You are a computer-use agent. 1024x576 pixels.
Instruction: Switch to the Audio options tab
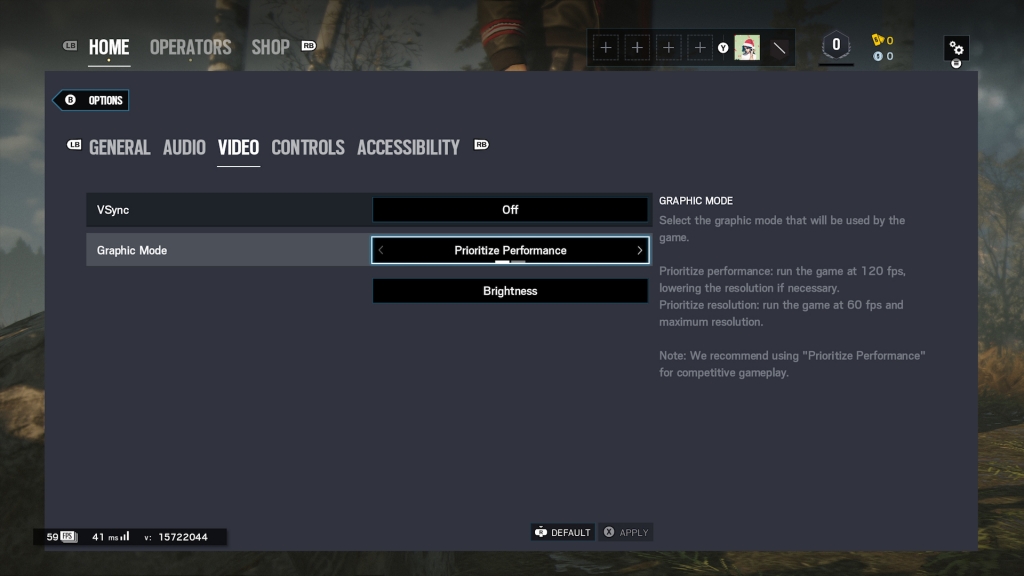click(x=184, y=147)
